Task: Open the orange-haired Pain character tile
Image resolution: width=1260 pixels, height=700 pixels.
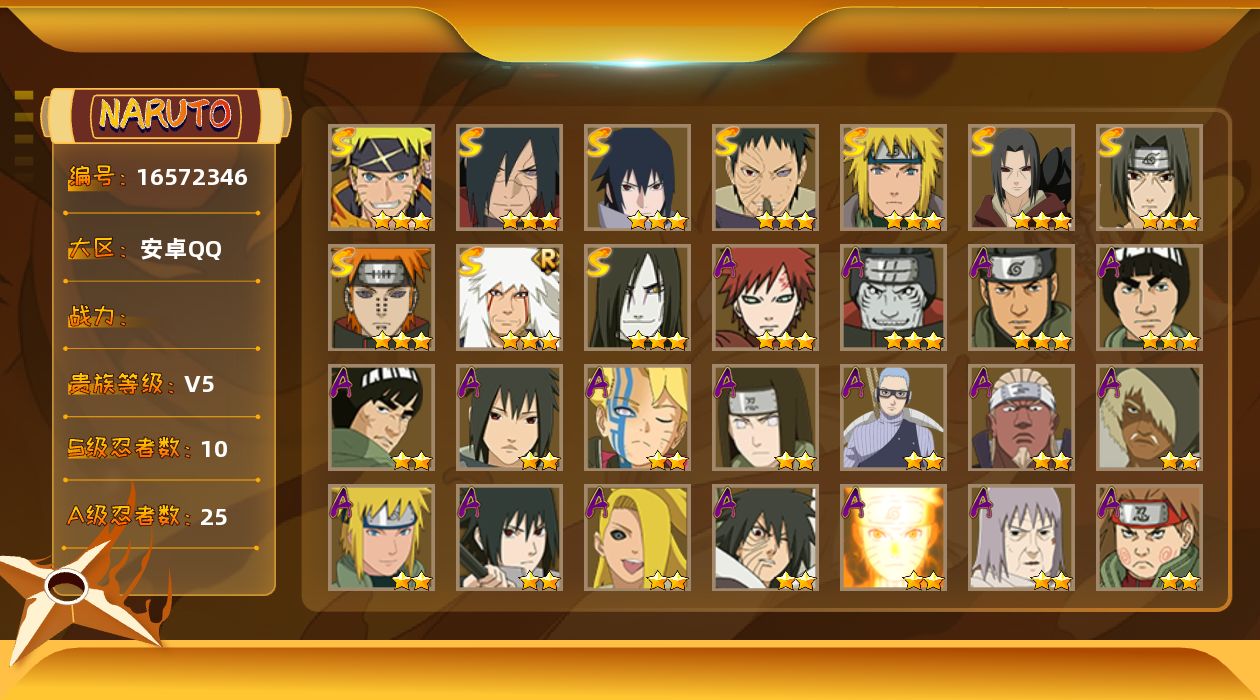Action: click(381, 297)
